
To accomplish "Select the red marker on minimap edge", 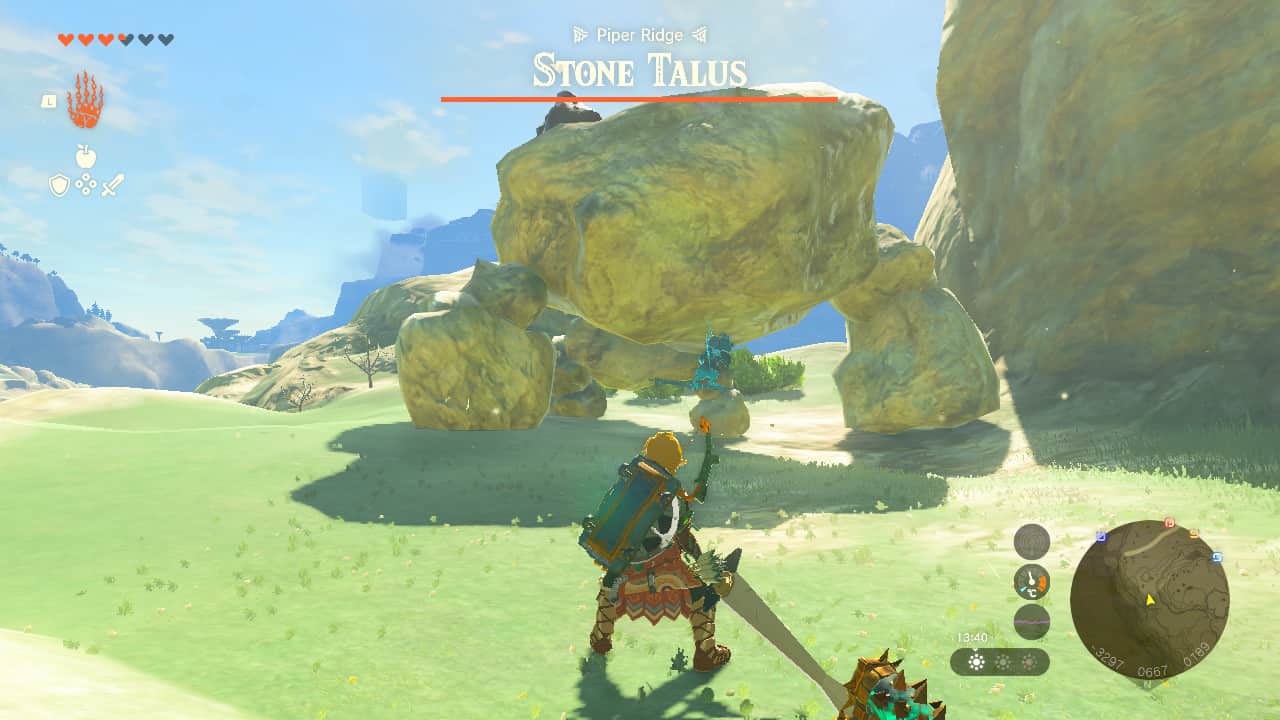I will pyautogui.click(x=1169, y=523).
